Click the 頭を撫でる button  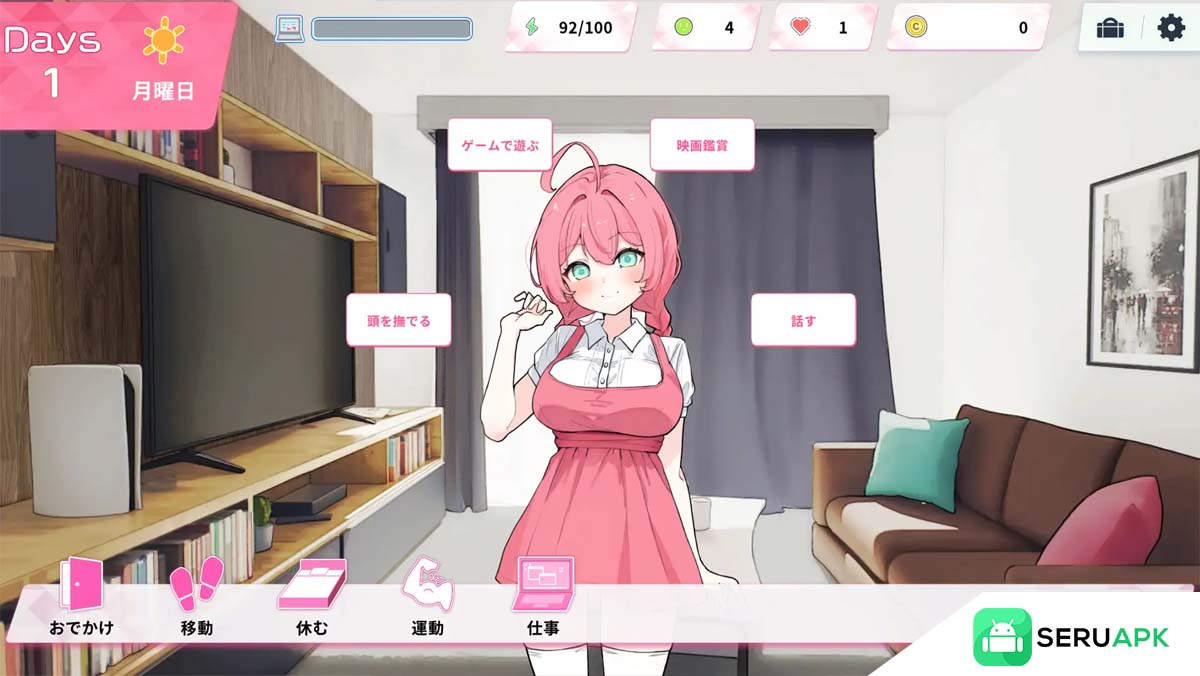pyautogui.click(x=399, y=320)
